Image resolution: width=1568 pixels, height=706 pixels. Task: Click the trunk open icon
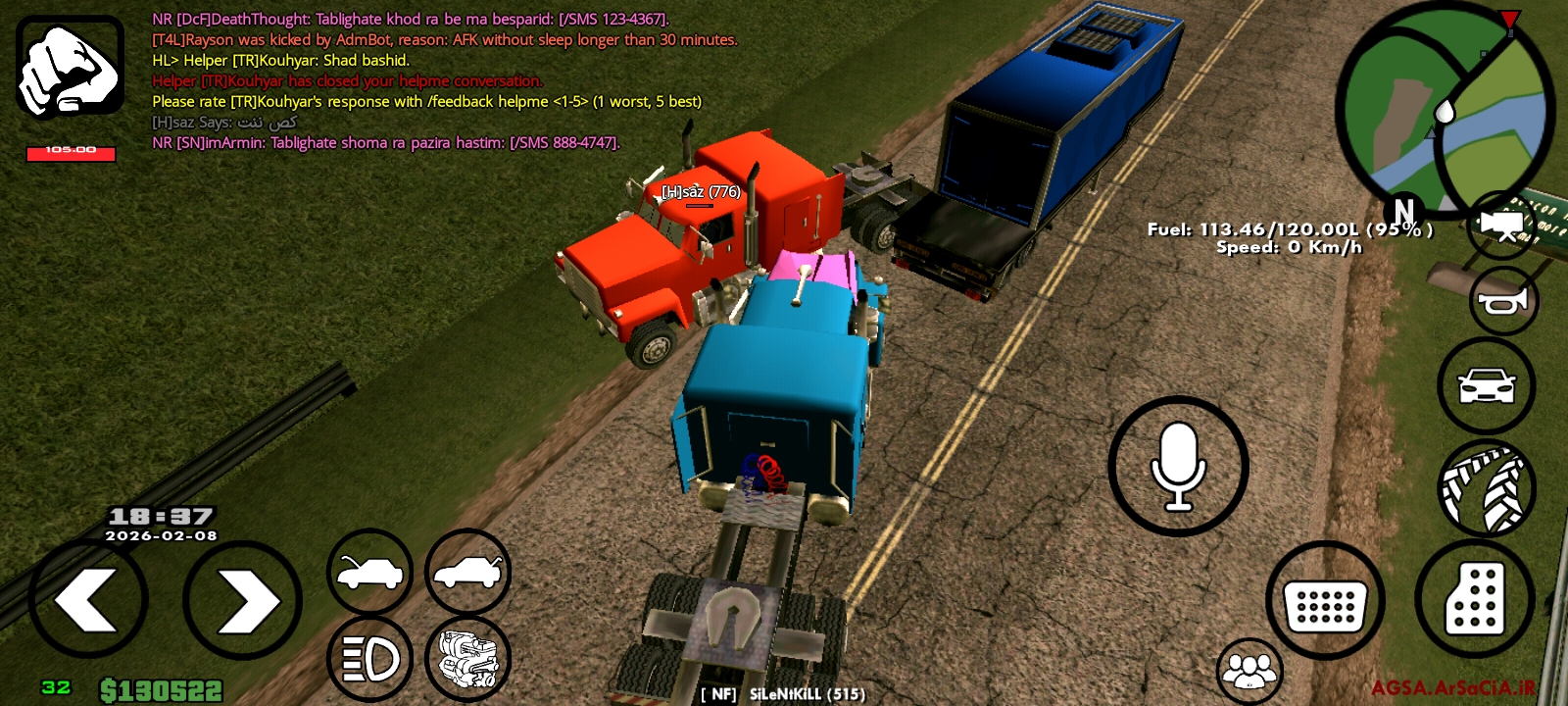click(468, 572)
